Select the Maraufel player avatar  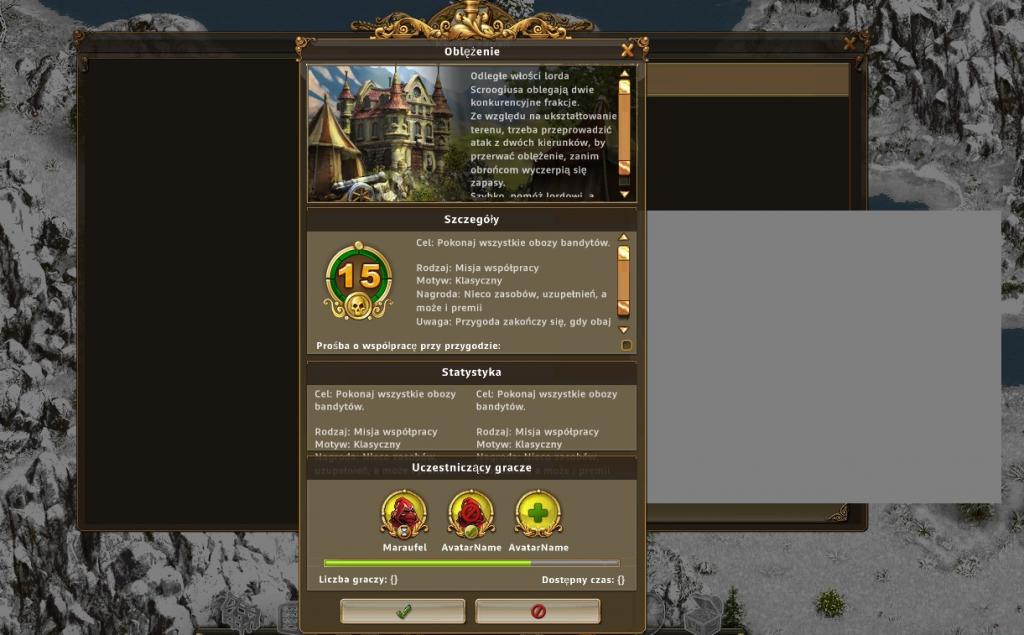pyautogui.click(x=405, y=514)
